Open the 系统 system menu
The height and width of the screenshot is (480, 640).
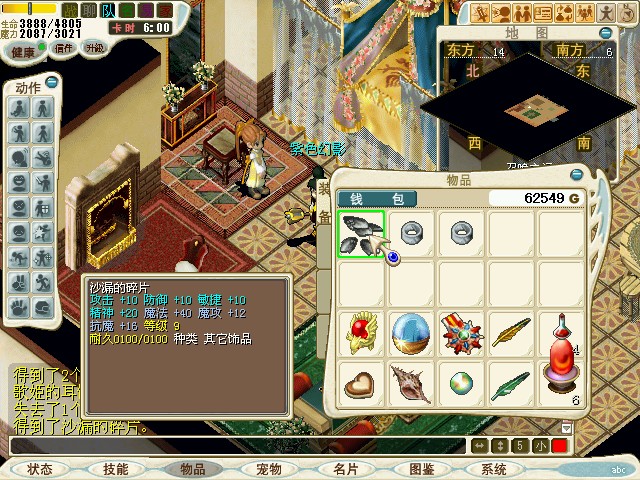click(x=494, y=469)
